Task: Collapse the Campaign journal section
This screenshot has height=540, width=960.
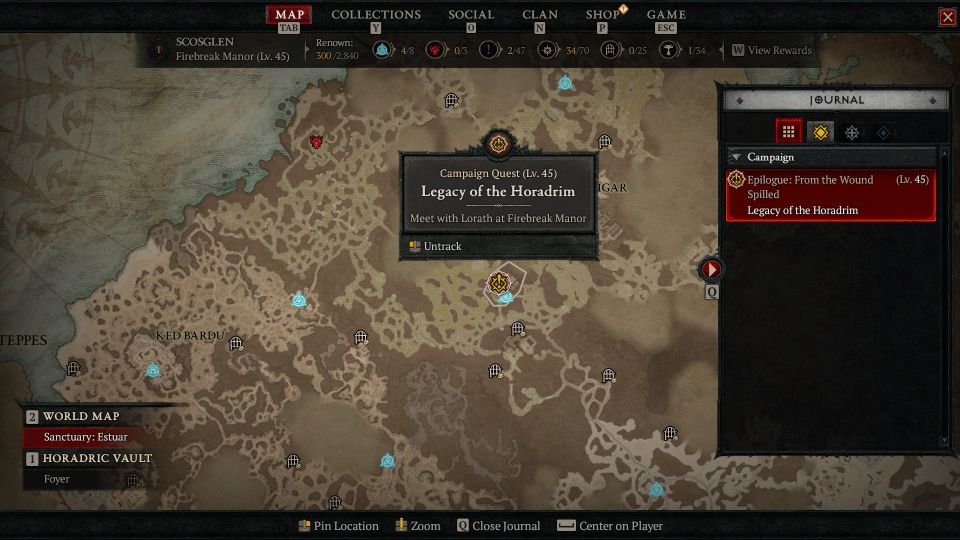Action: pos(735,157)
